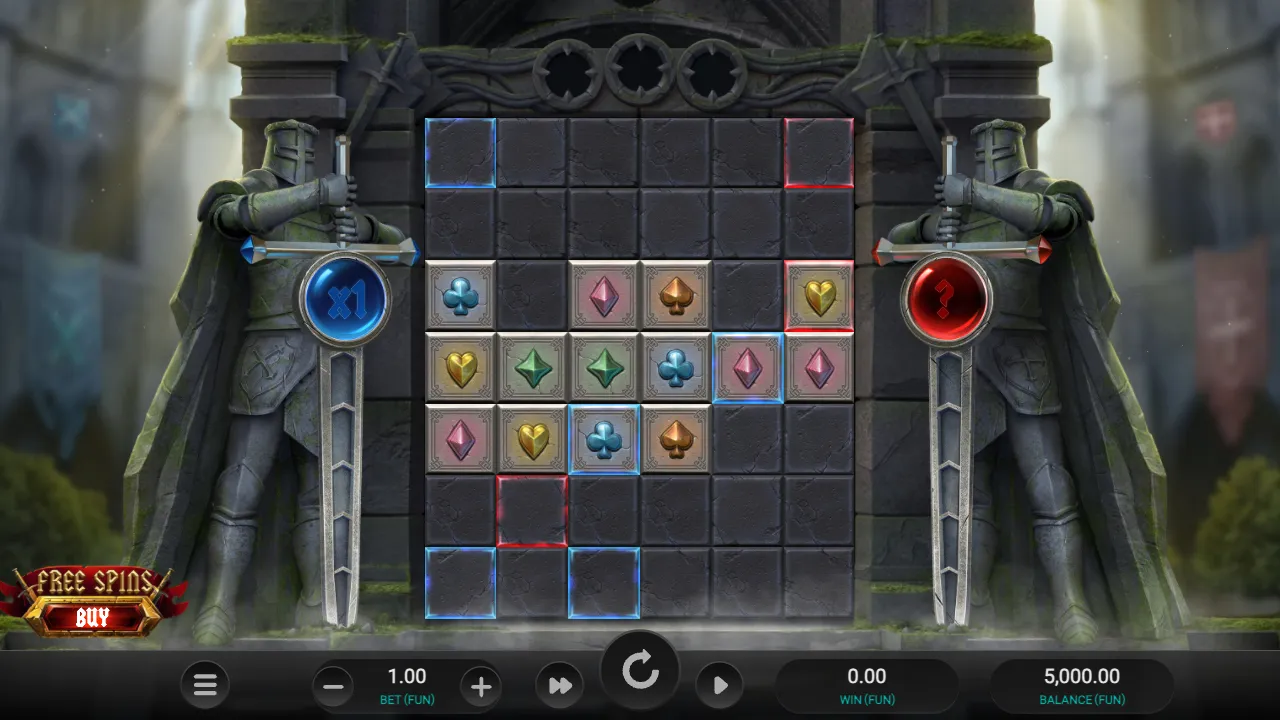
Task: Open the hamburger game menu
Action: [x=205, y=686]
